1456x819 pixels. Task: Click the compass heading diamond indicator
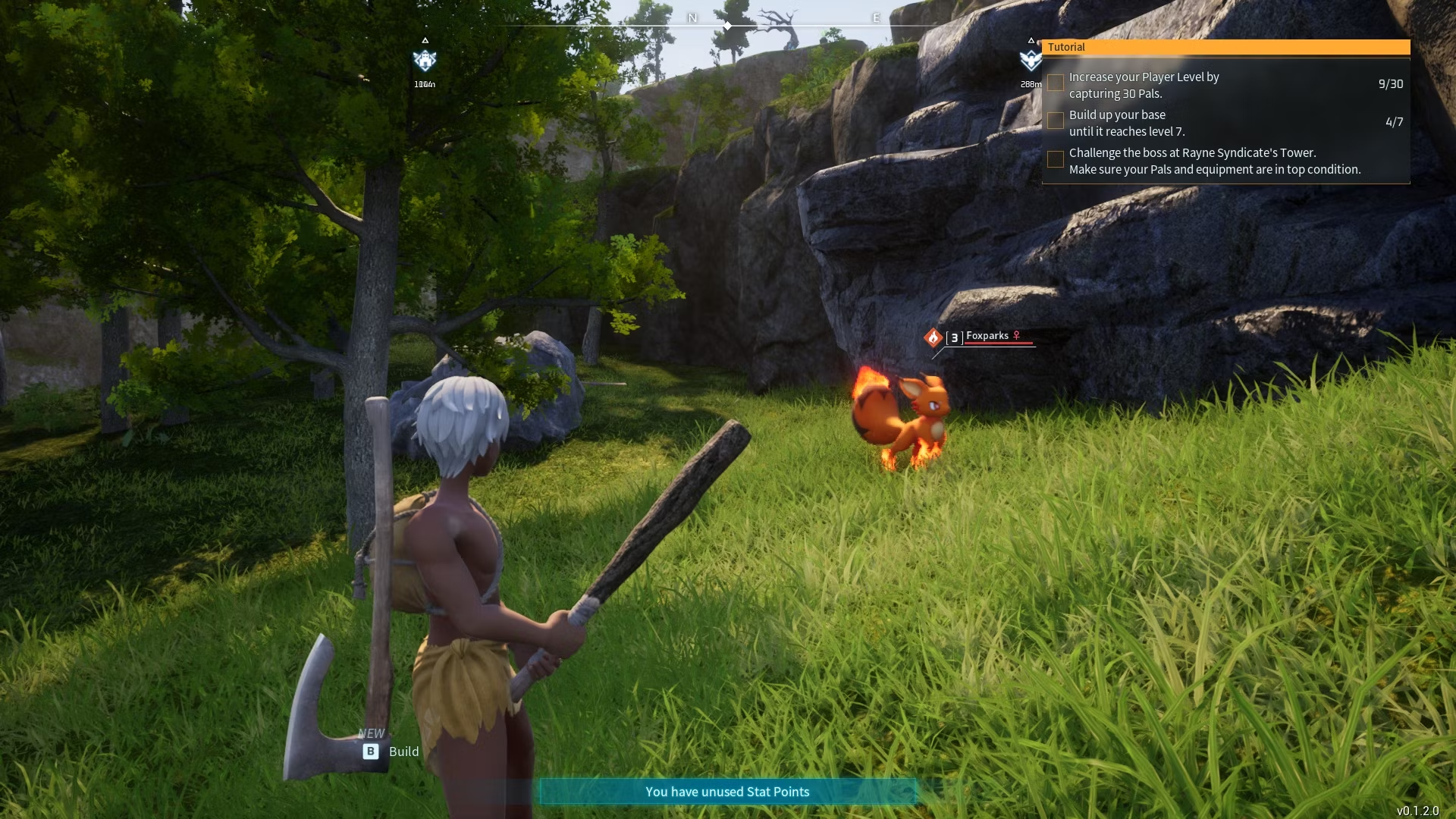pos(727,26)
